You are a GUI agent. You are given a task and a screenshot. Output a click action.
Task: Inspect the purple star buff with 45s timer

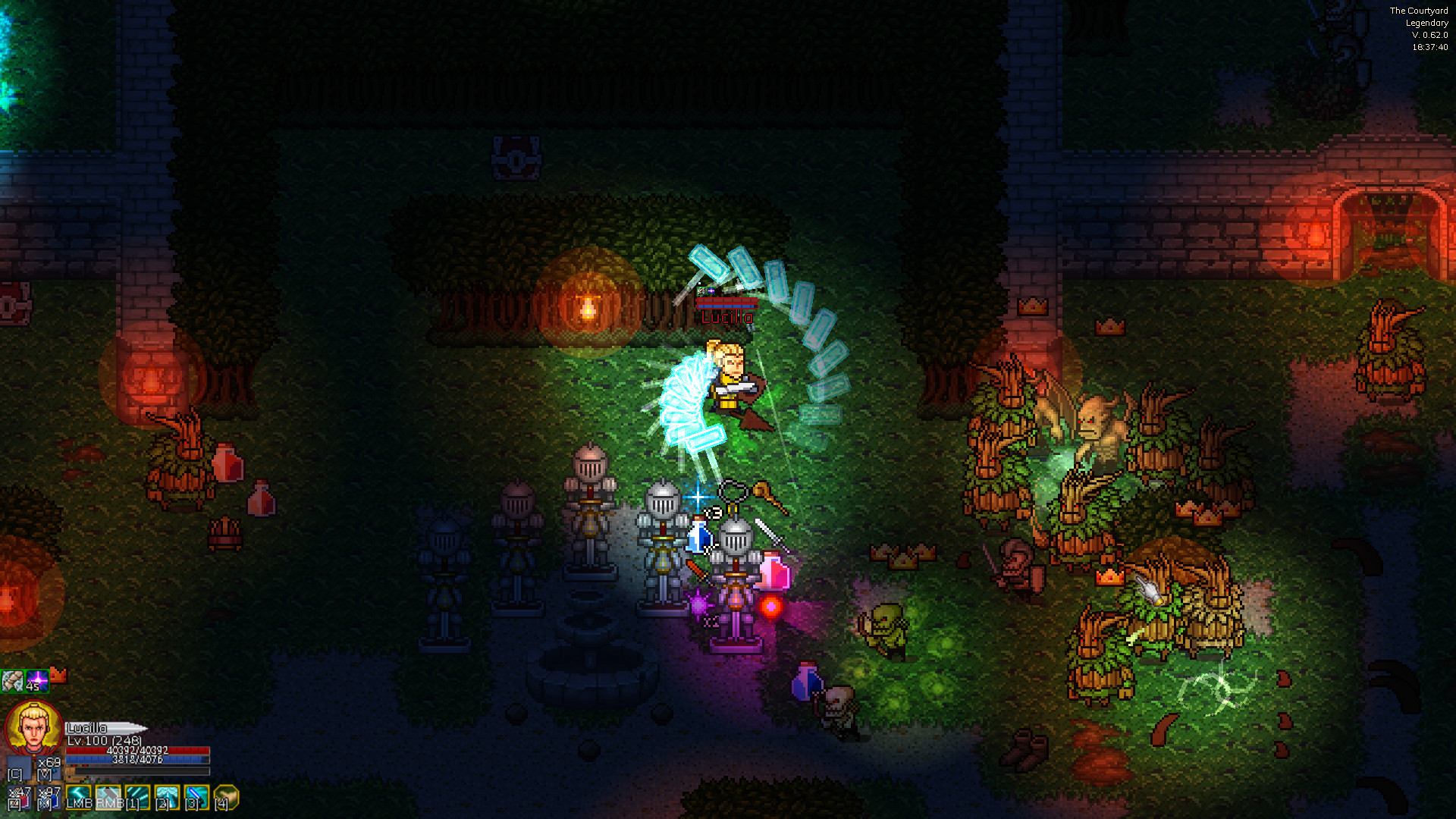coord(38,680)
